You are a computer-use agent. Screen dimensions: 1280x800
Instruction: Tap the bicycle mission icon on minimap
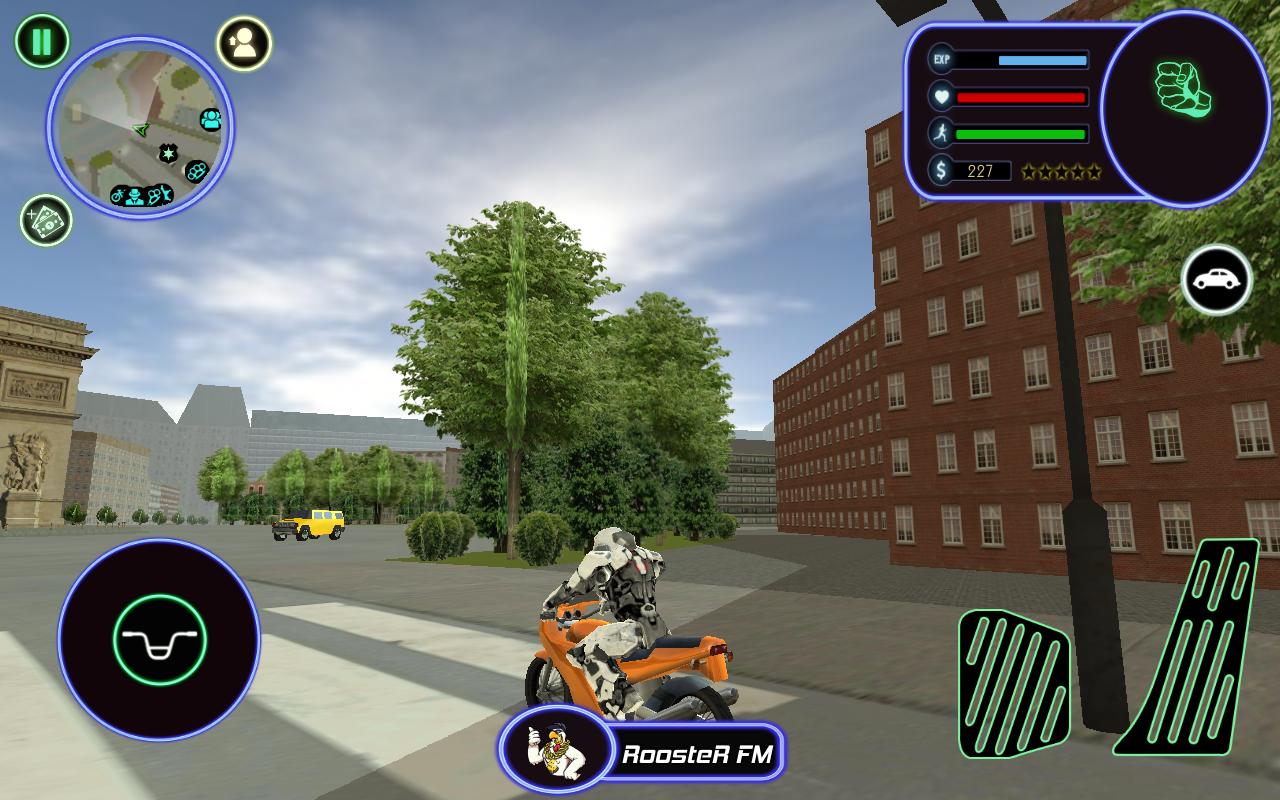[x=118, y=194]
